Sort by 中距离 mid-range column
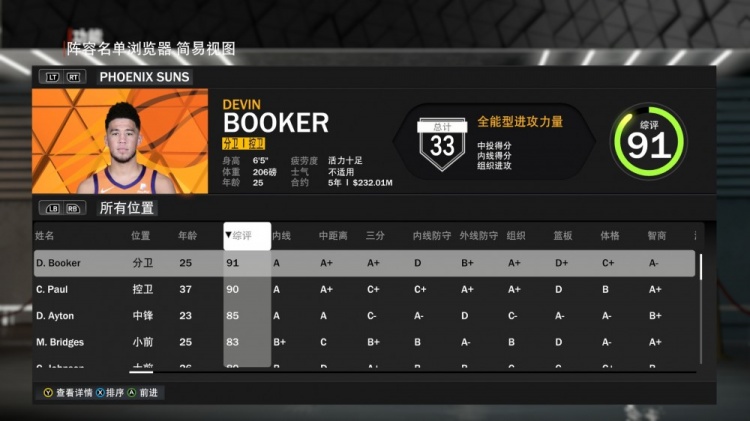This screenshot has height=421, width=750. (332, 236)
